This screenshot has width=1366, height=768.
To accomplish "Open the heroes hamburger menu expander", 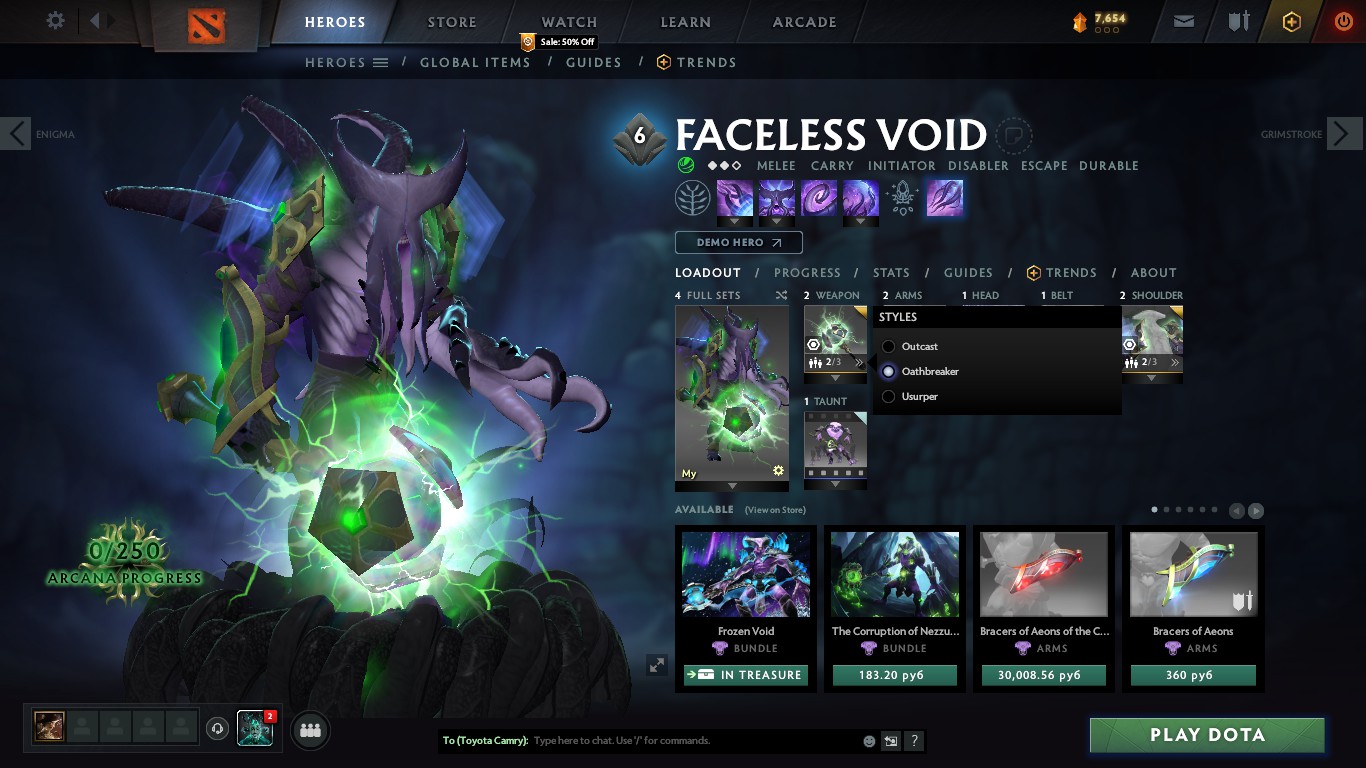I will tap(382, 62).
